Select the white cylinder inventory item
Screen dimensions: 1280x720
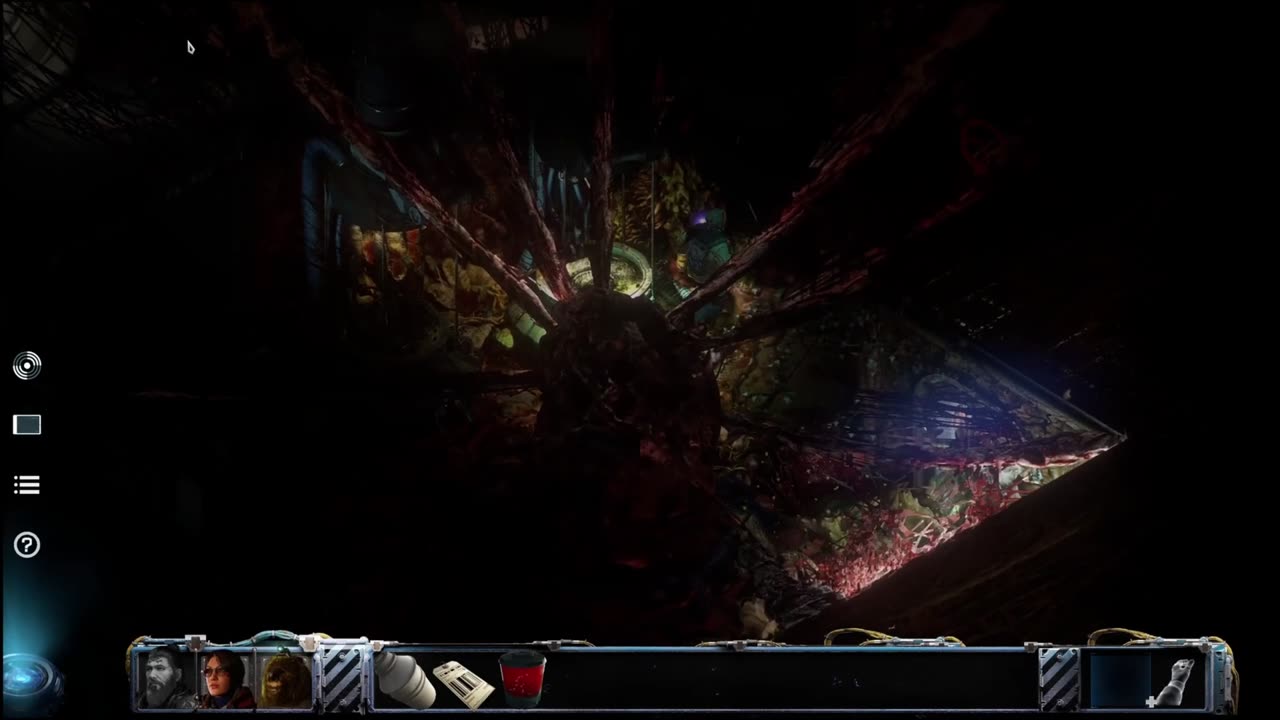pyautogui.click(x=405, y=680)
